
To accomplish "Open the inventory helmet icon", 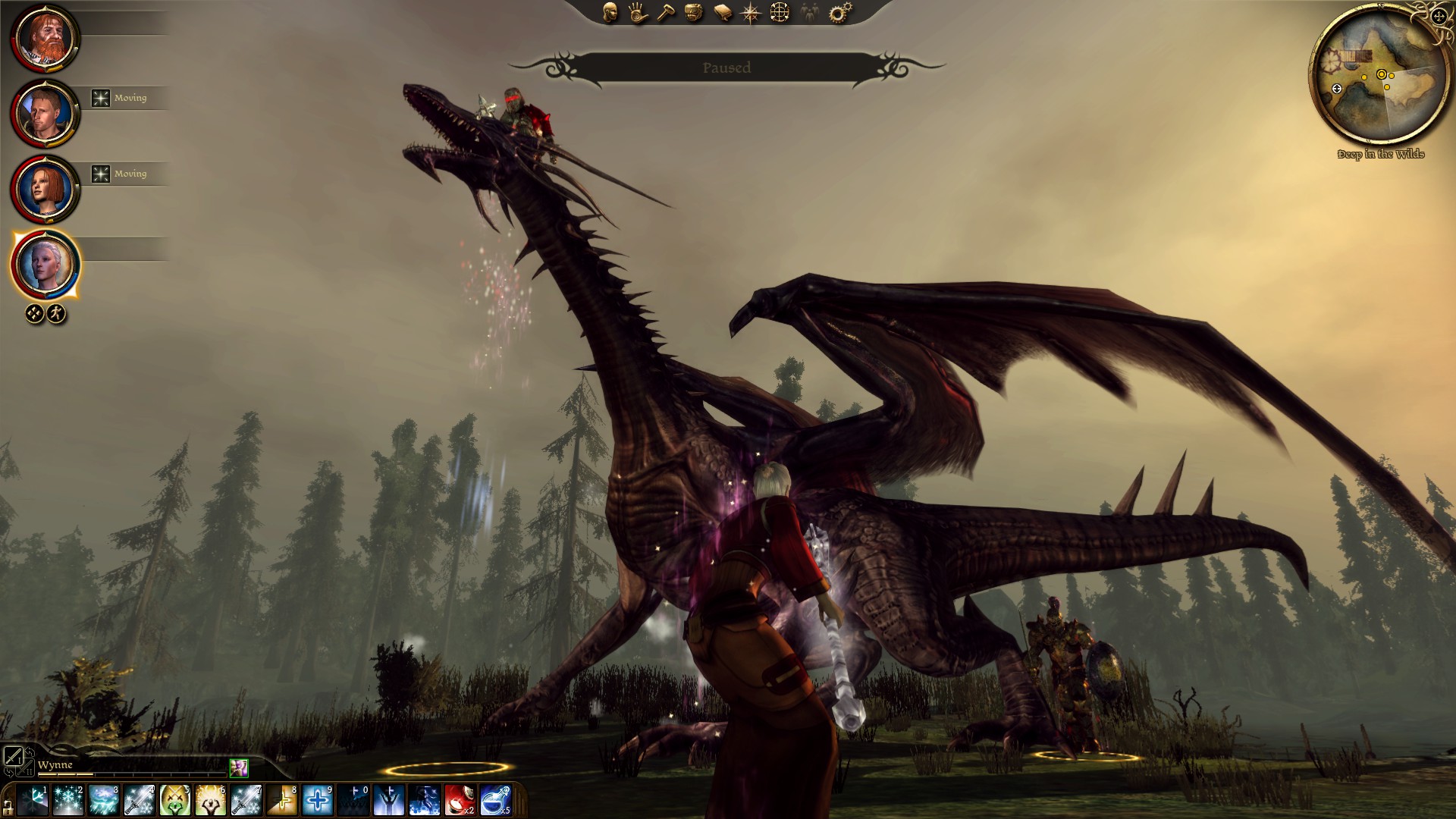I will 694,12.
